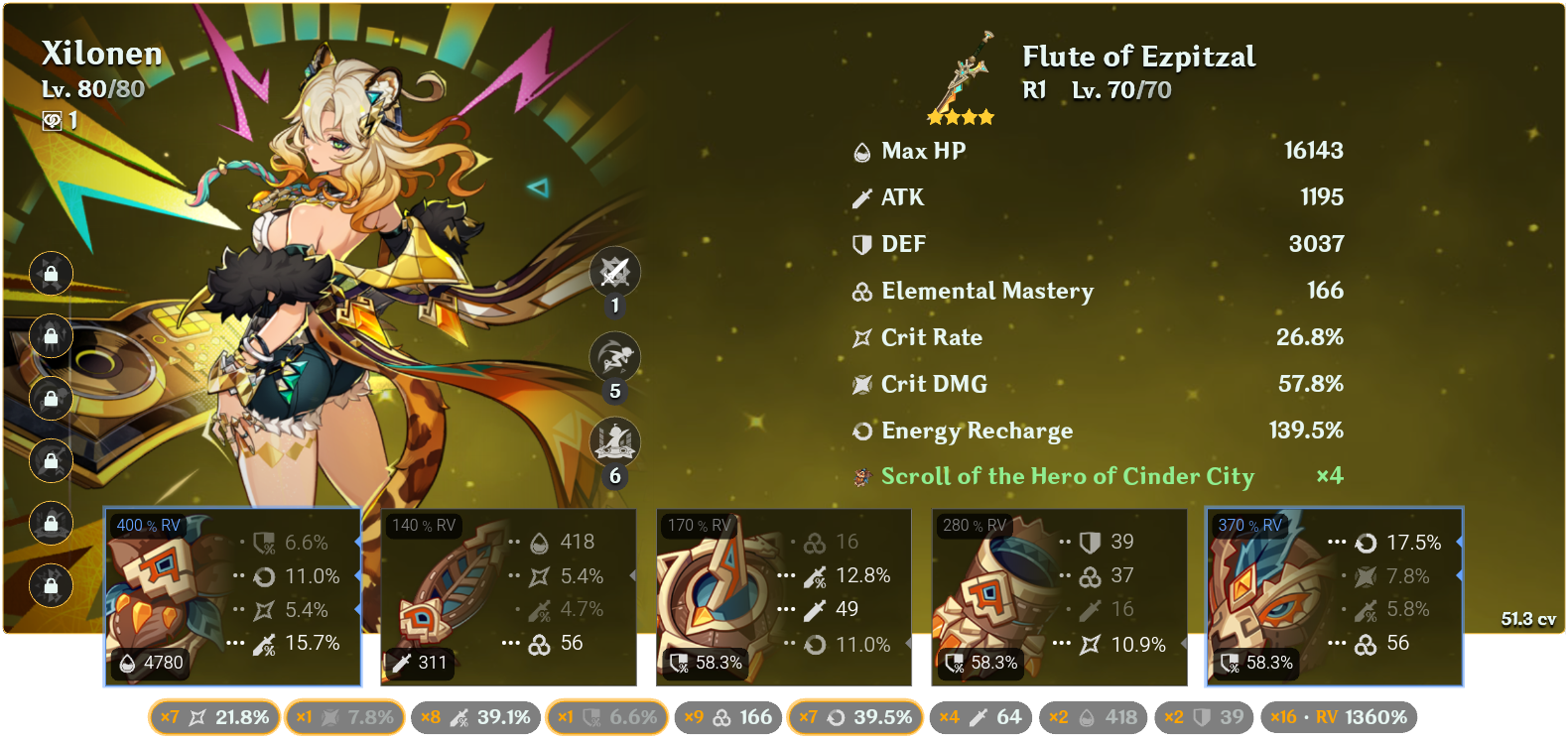Select the highlighted ×7 21.8% Crit Rate pill
Screen dimensions: 1568x741
213,716
